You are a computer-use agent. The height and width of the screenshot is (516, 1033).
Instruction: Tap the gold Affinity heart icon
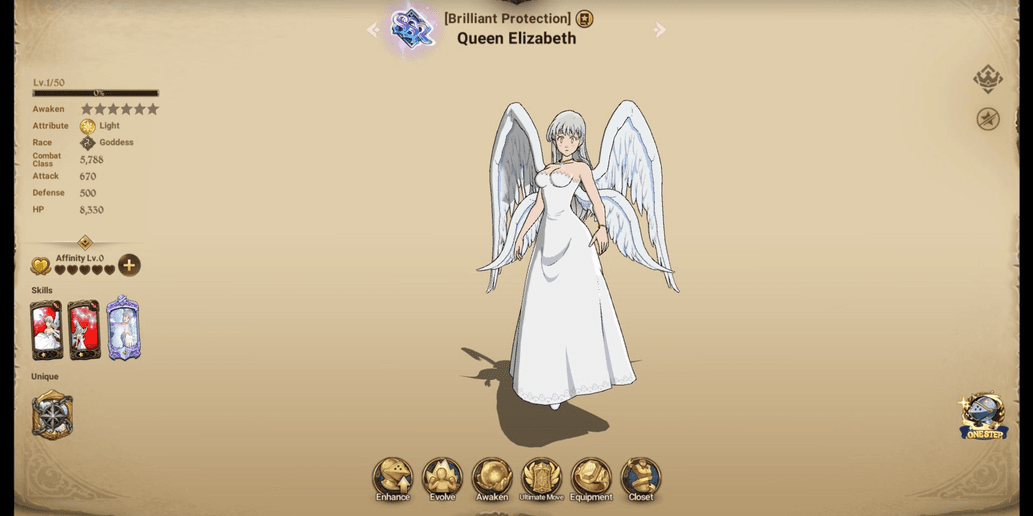tap(41, 266)
